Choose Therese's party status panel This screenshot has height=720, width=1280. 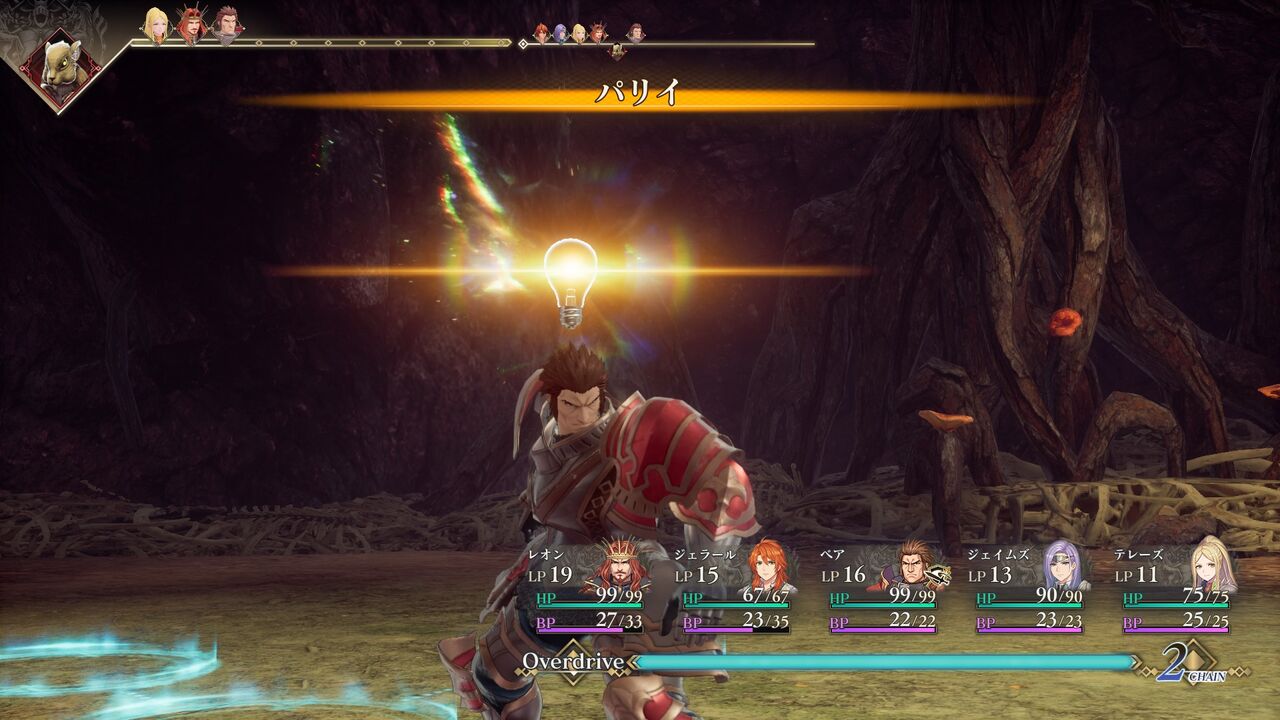point(1178,590)
